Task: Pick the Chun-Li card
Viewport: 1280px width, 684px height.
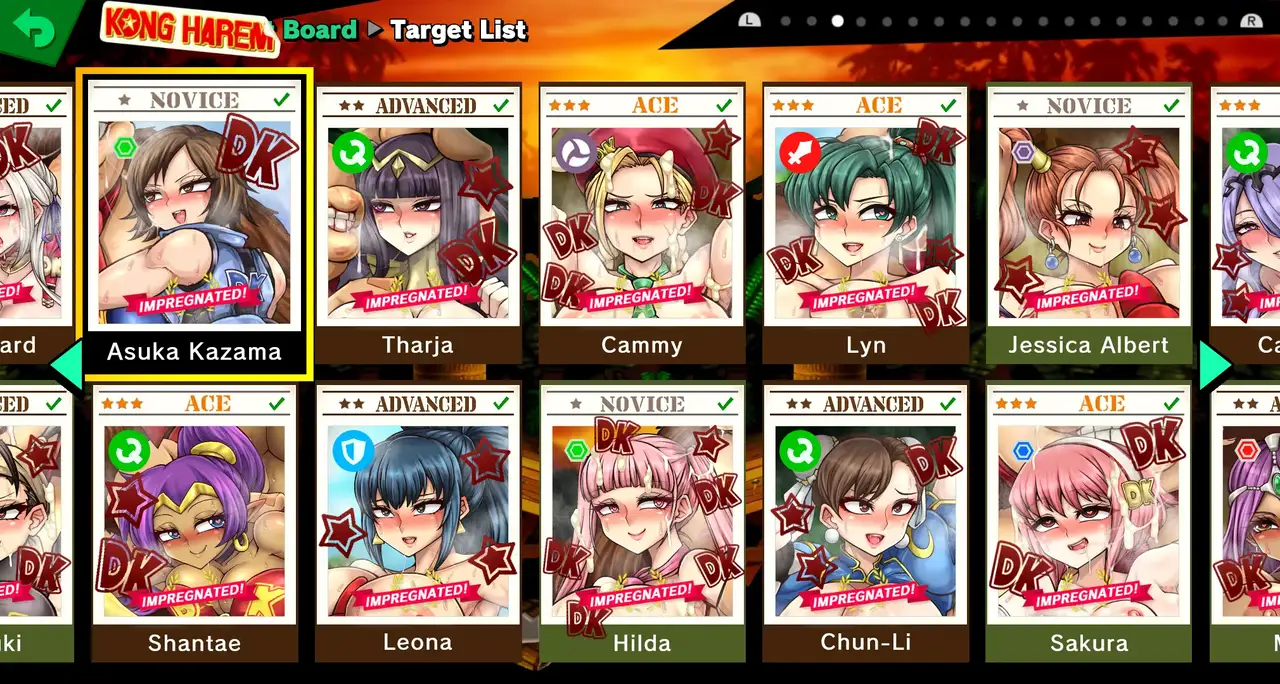Action: (x=865, y=522)
